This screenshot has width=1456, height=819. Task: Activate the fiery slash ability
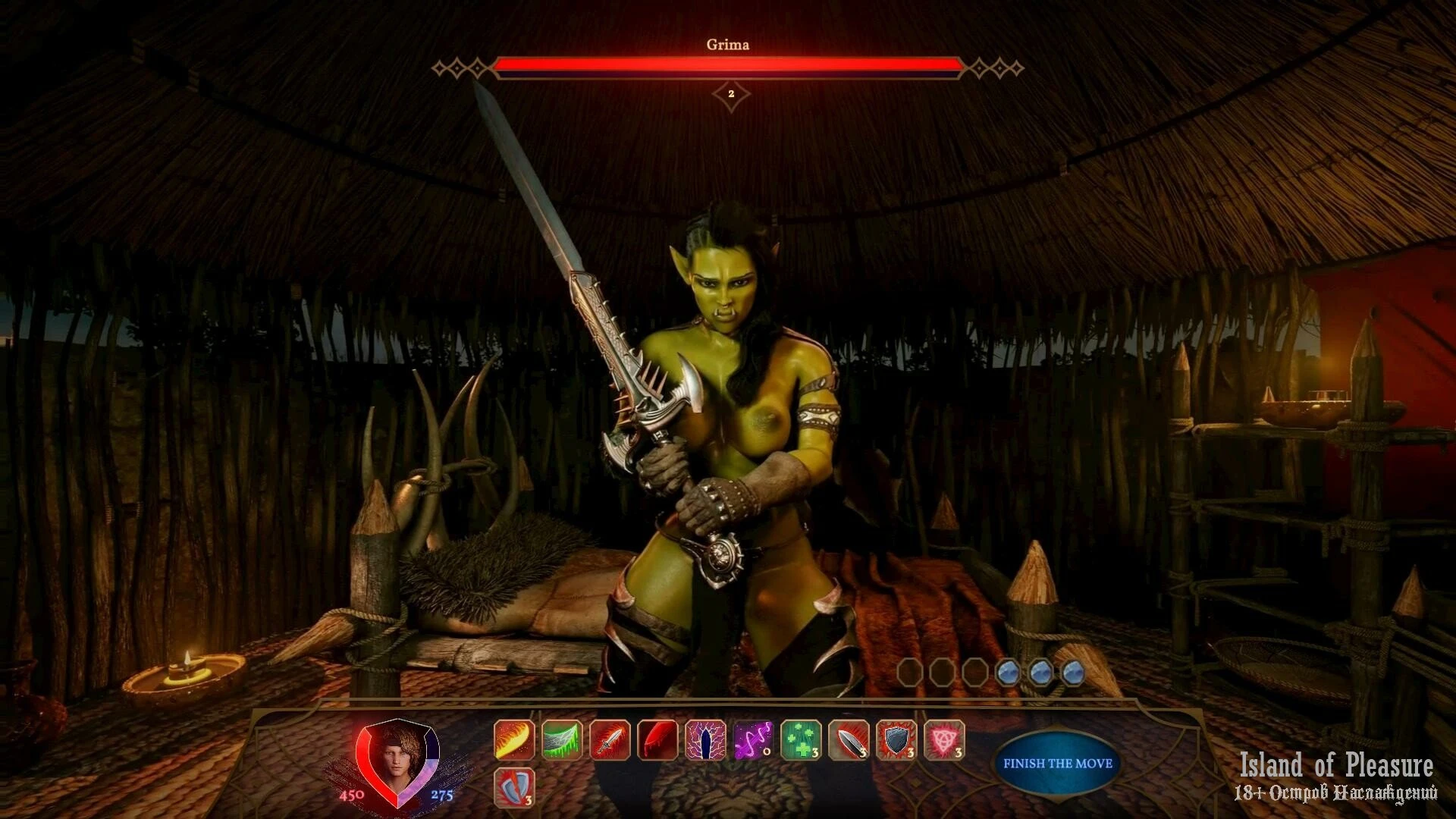pyautogui.click(x=514, y=740)
